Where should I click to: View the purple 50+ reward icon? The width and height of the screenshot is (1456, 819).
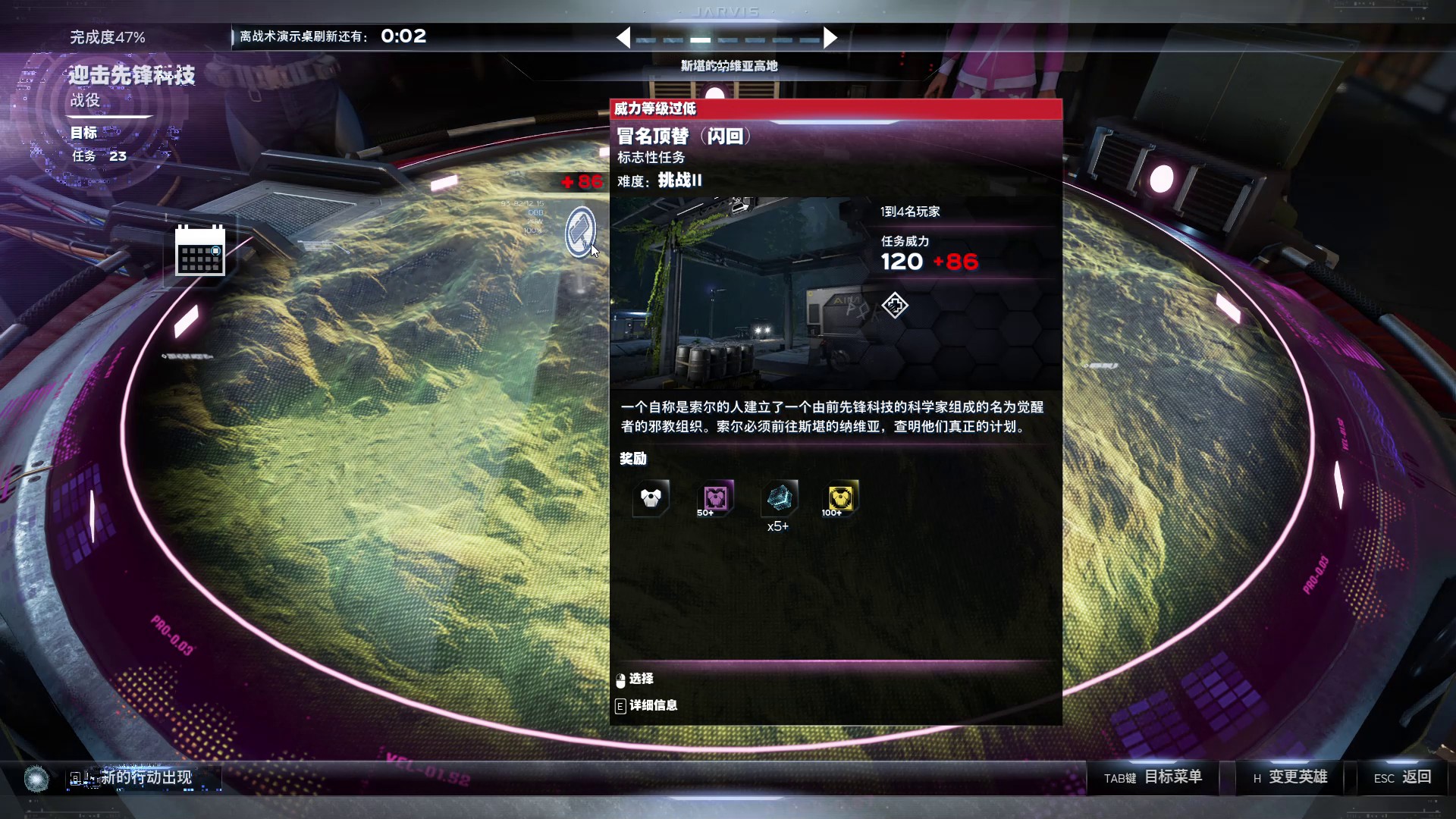tap(715, 498)
